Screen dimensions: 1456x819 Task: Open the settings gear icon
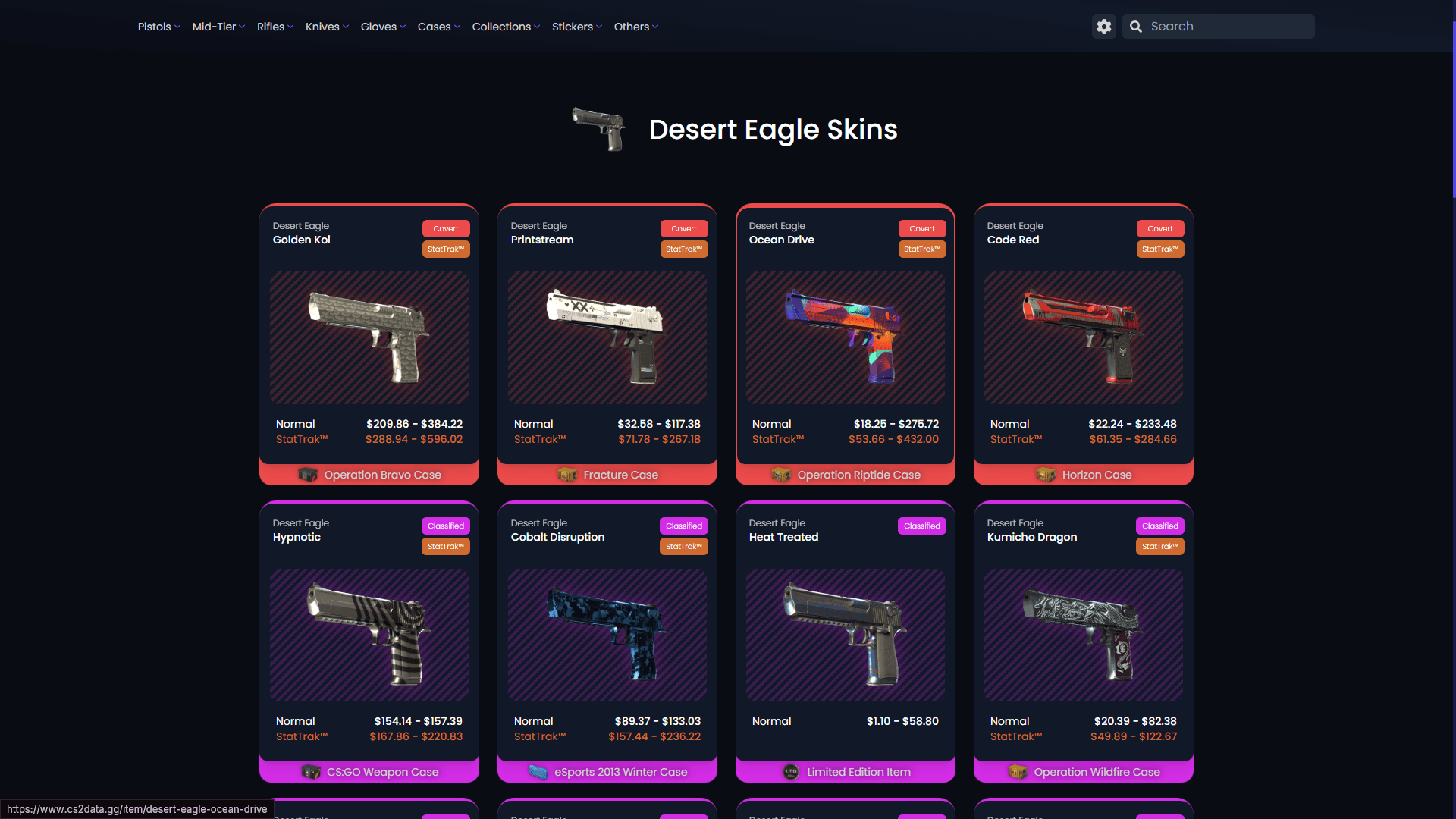tap(1104, 26)
